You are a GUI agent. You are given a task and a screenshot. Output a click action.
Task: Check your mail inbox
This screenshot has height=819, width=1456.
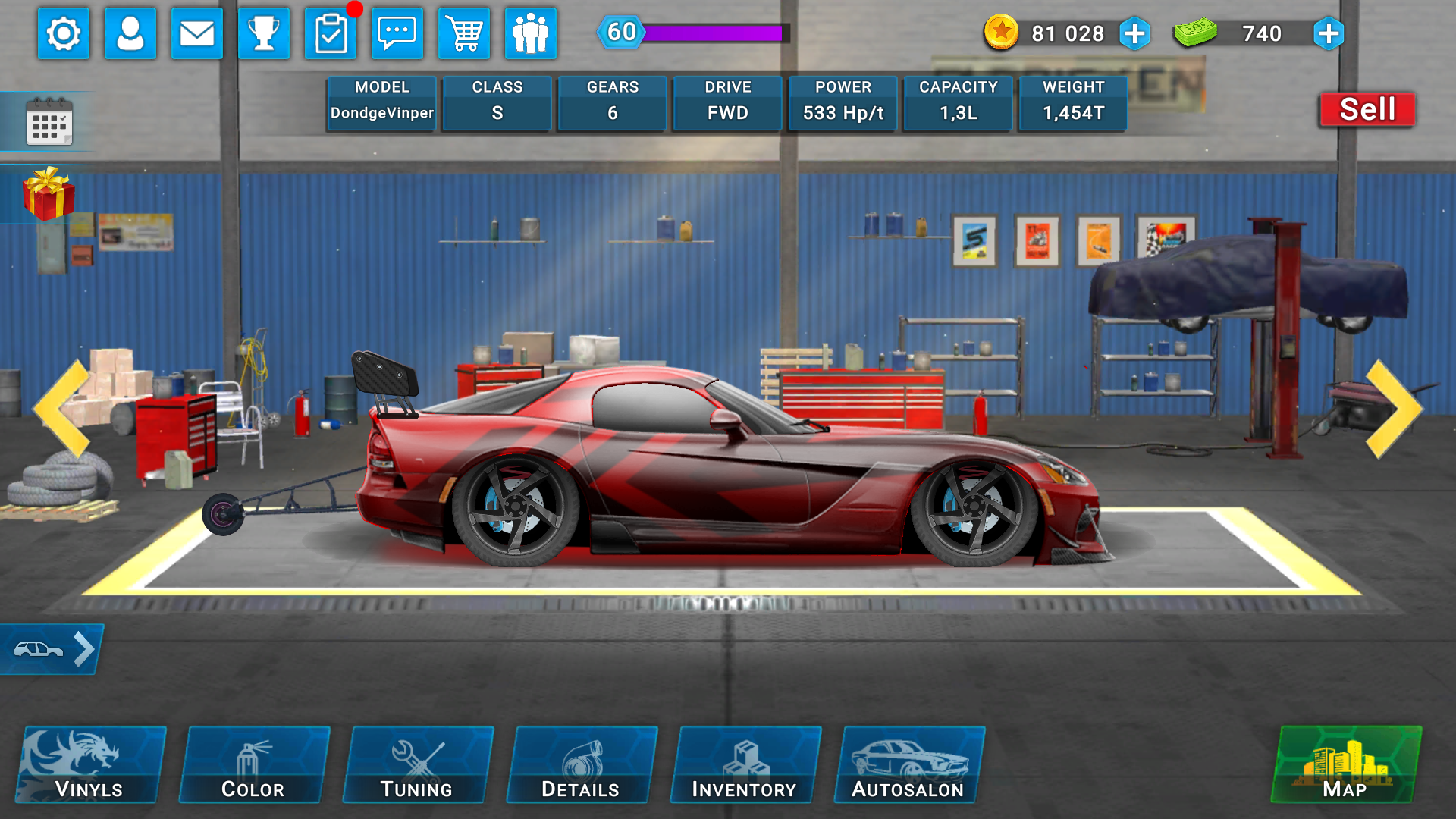pos(197,33)
